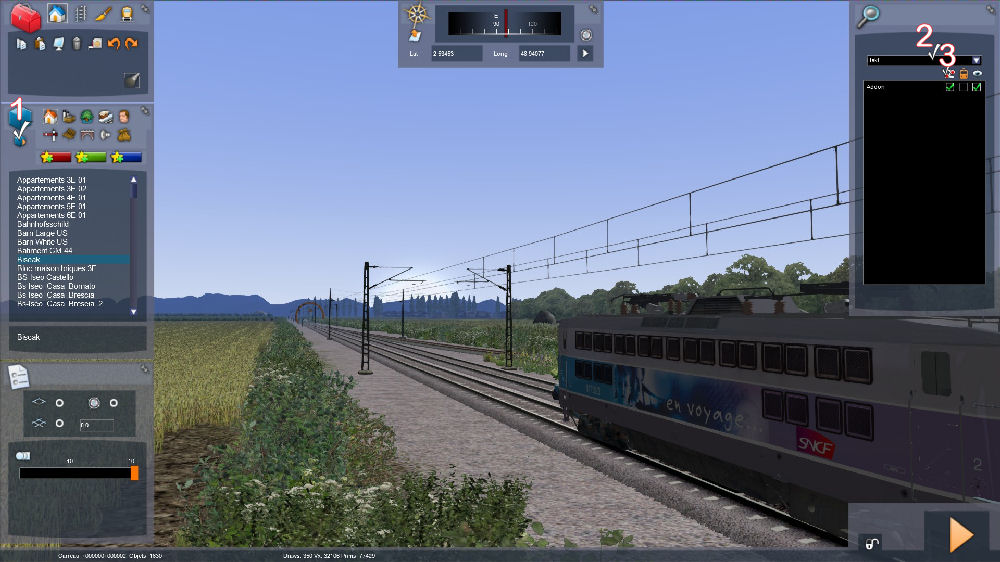Open the paintbrush terrain tools
Image resolution: width=1000 pixels, height=562 pixels.
point(104,14)
